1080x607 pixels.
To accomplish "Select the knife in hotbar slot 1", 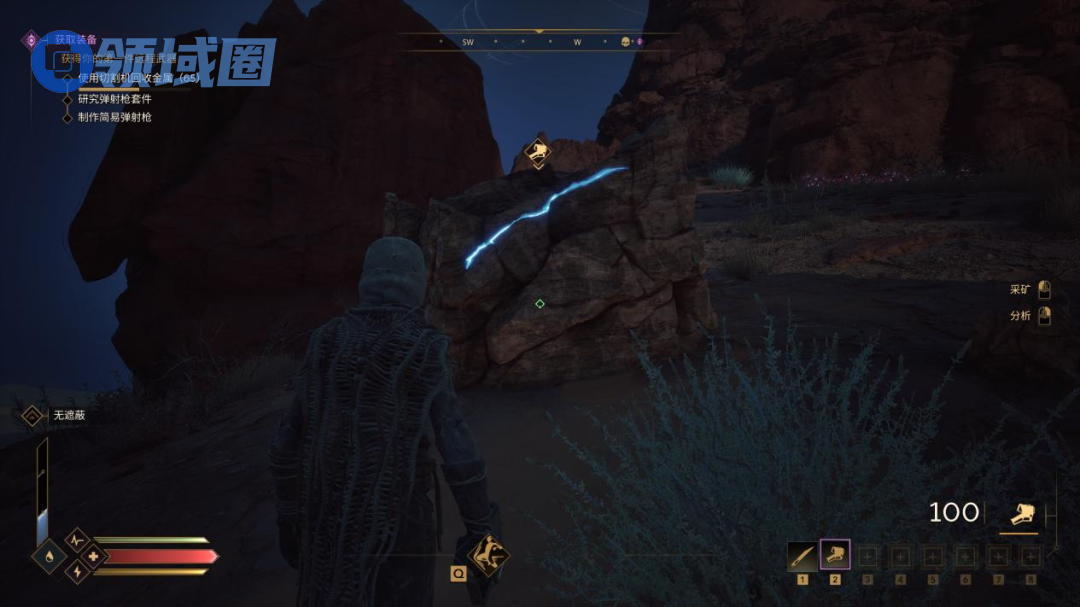I will tap(802, 556).
